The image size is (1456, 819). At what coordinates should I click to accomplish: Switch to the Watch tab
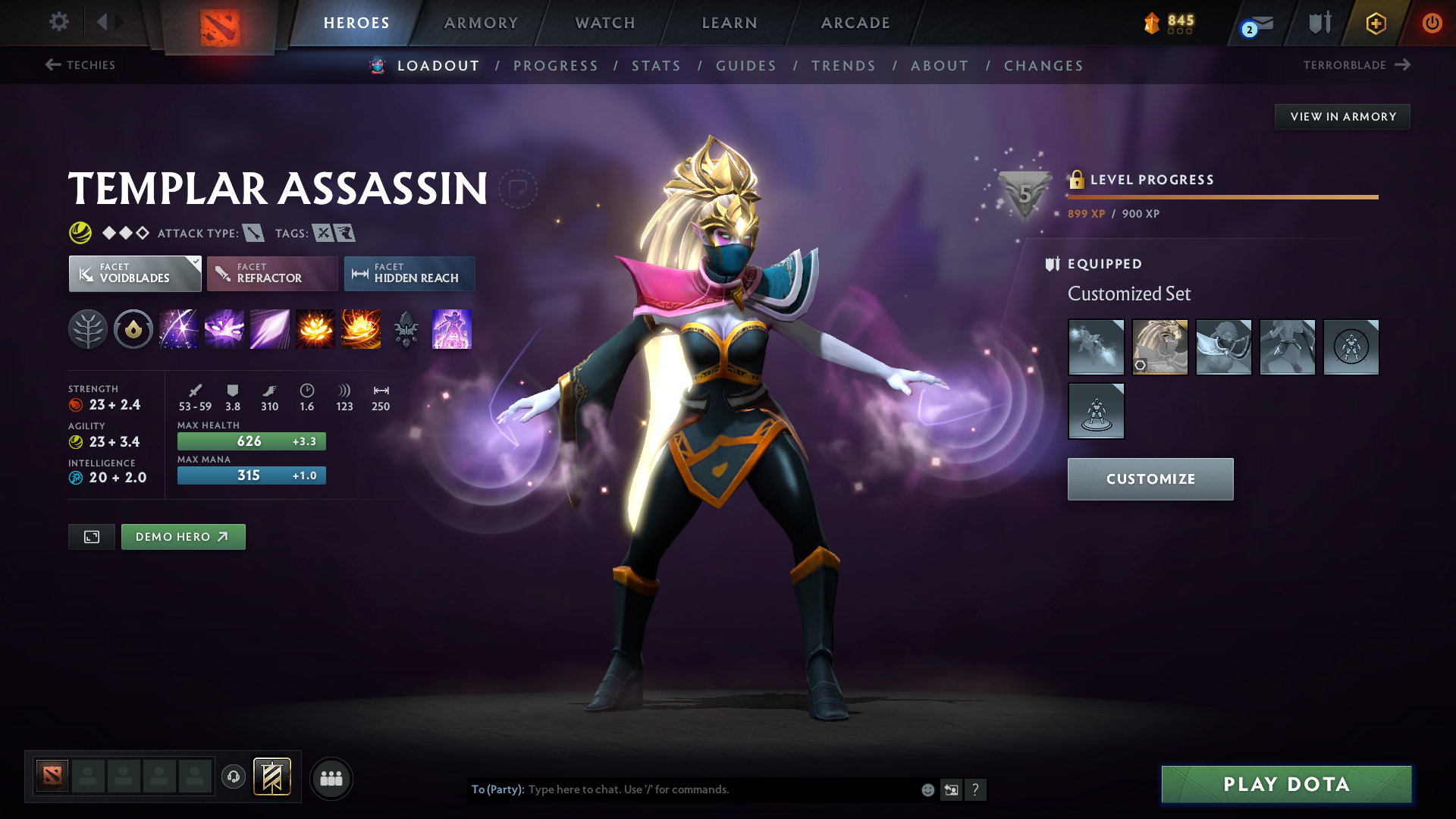605,23
